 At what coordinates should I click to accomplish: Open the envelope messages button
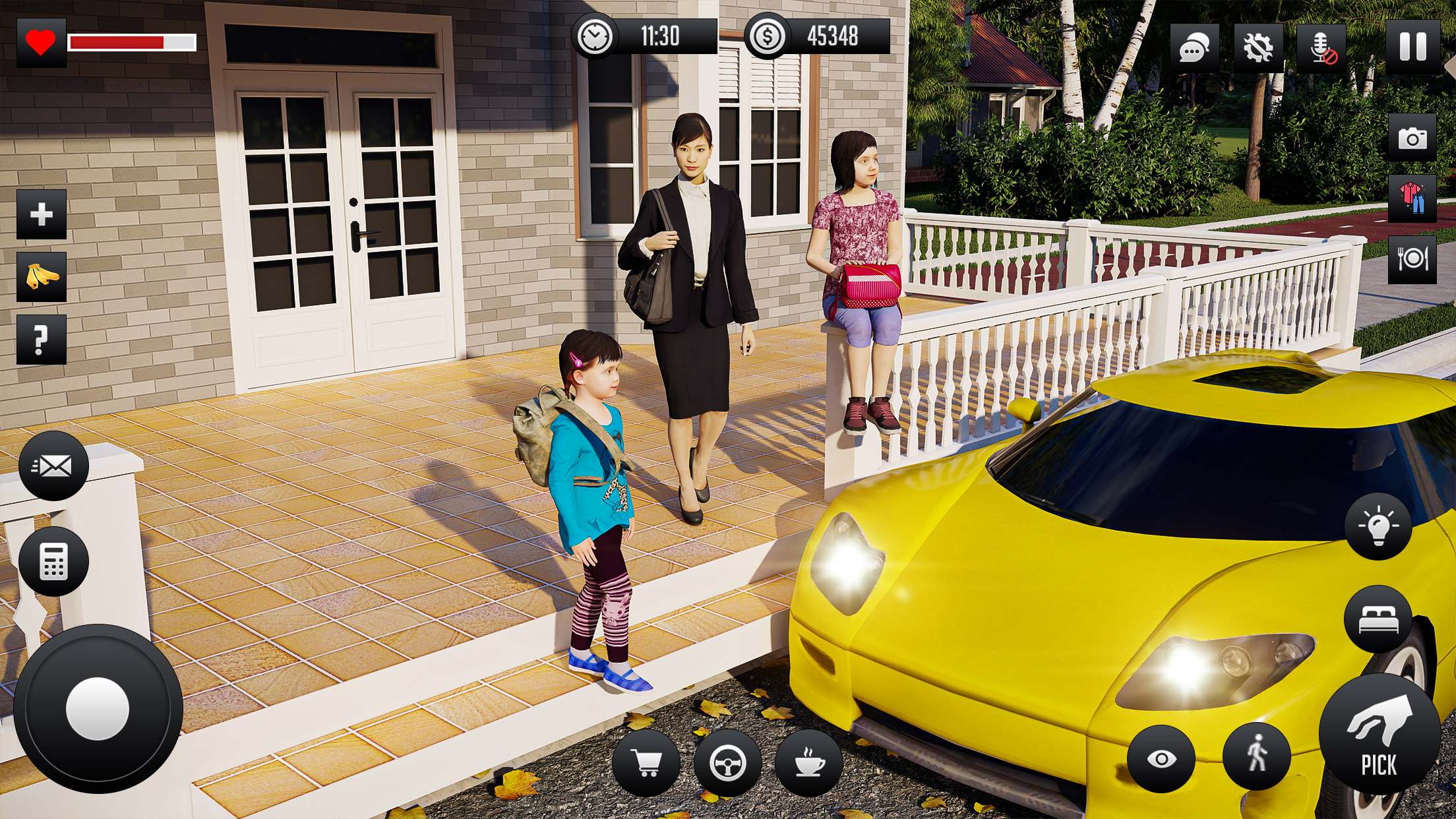[53, 466]
